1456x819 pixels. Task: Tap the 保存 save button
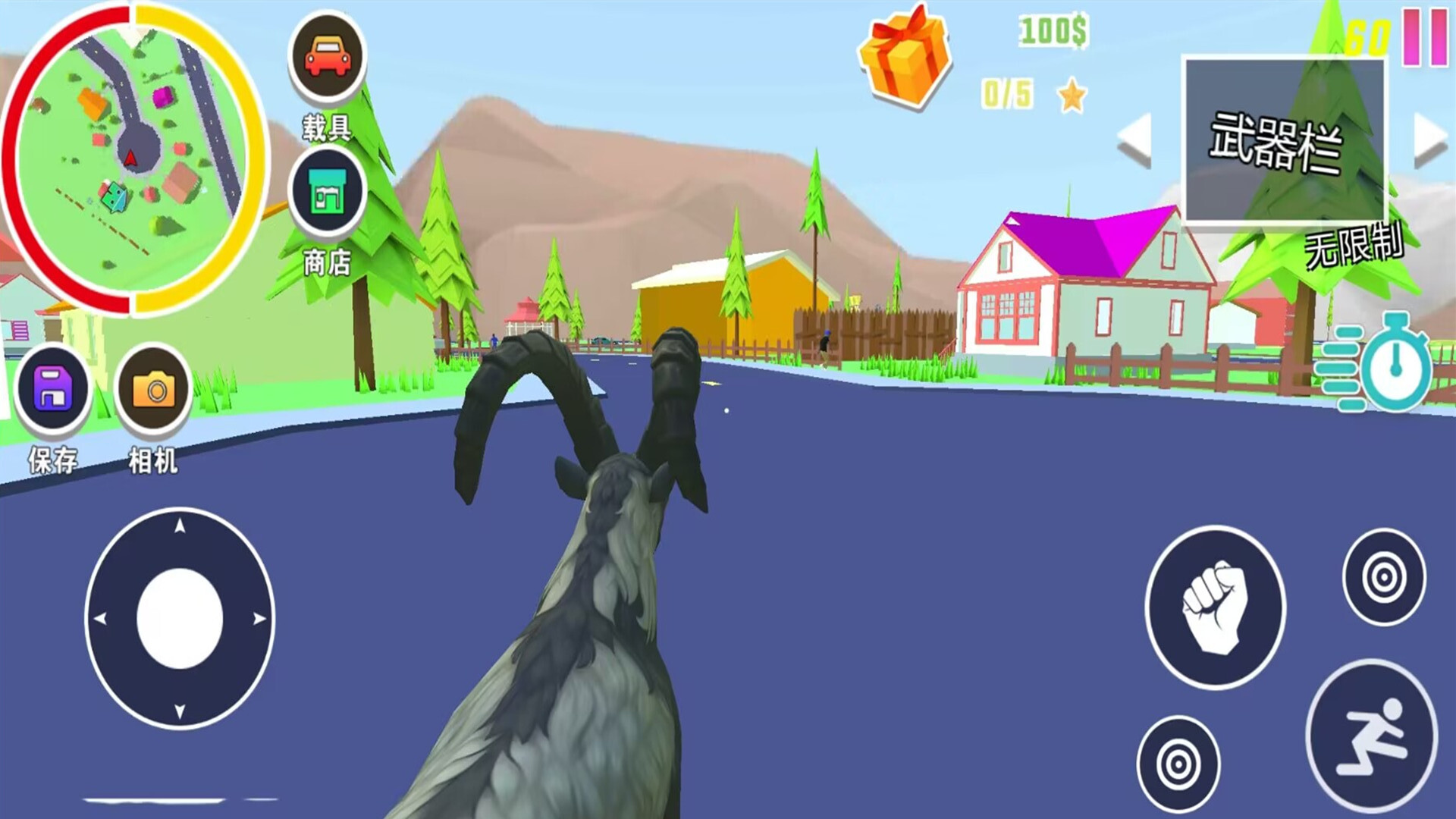point(53,389)
